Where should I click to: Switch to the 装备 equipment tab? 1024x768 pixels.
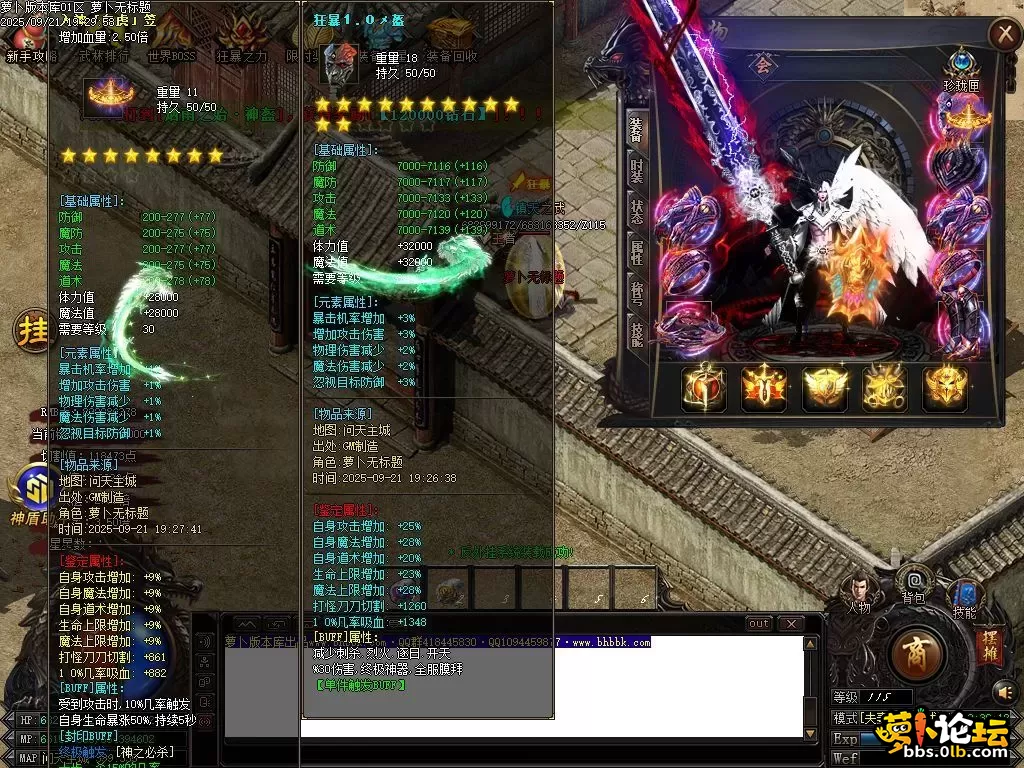click(x=636, y=130)
